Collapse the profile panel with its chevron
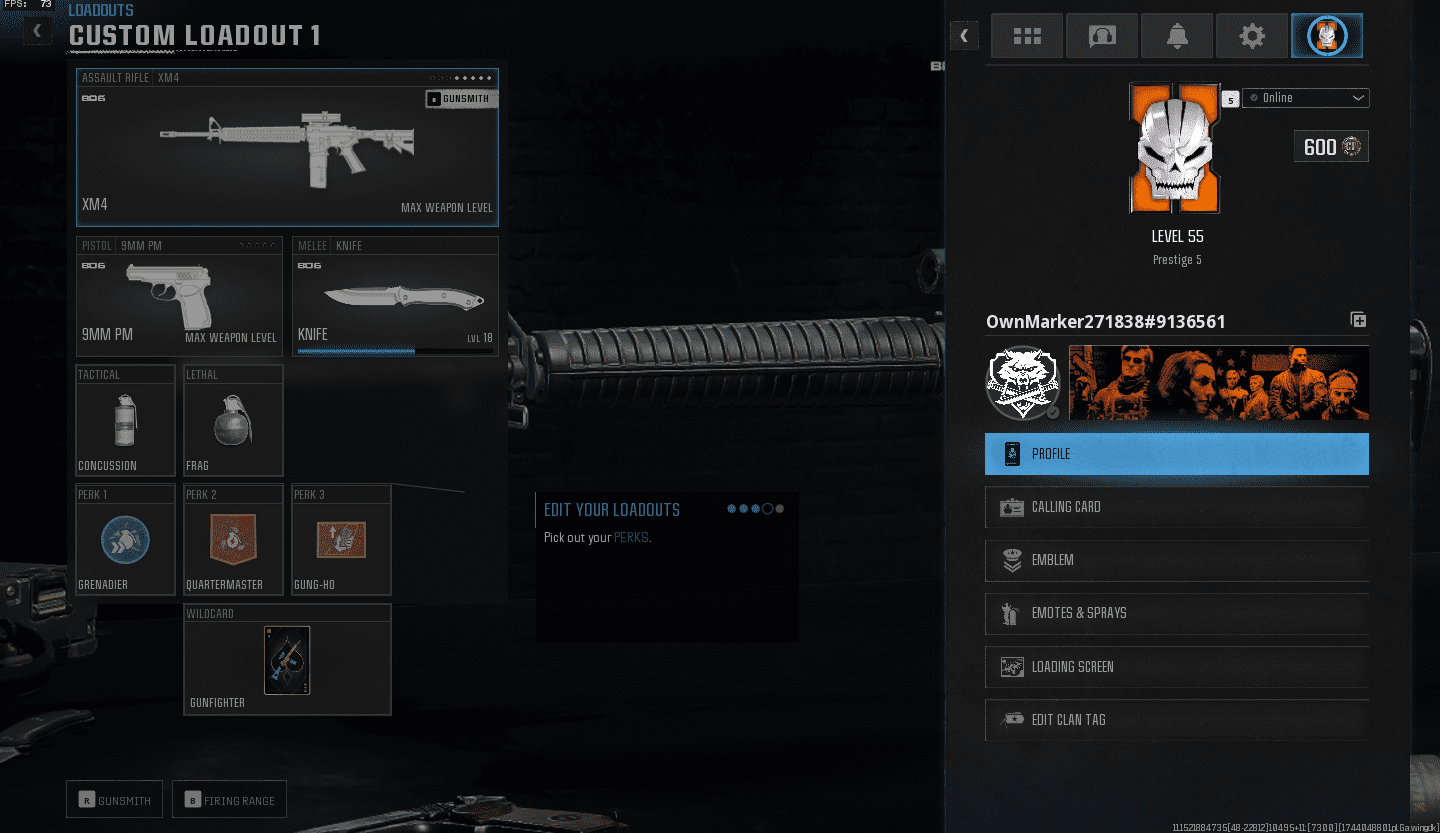The width and height of the screenshot is (1440, 833). click(963, 35)
